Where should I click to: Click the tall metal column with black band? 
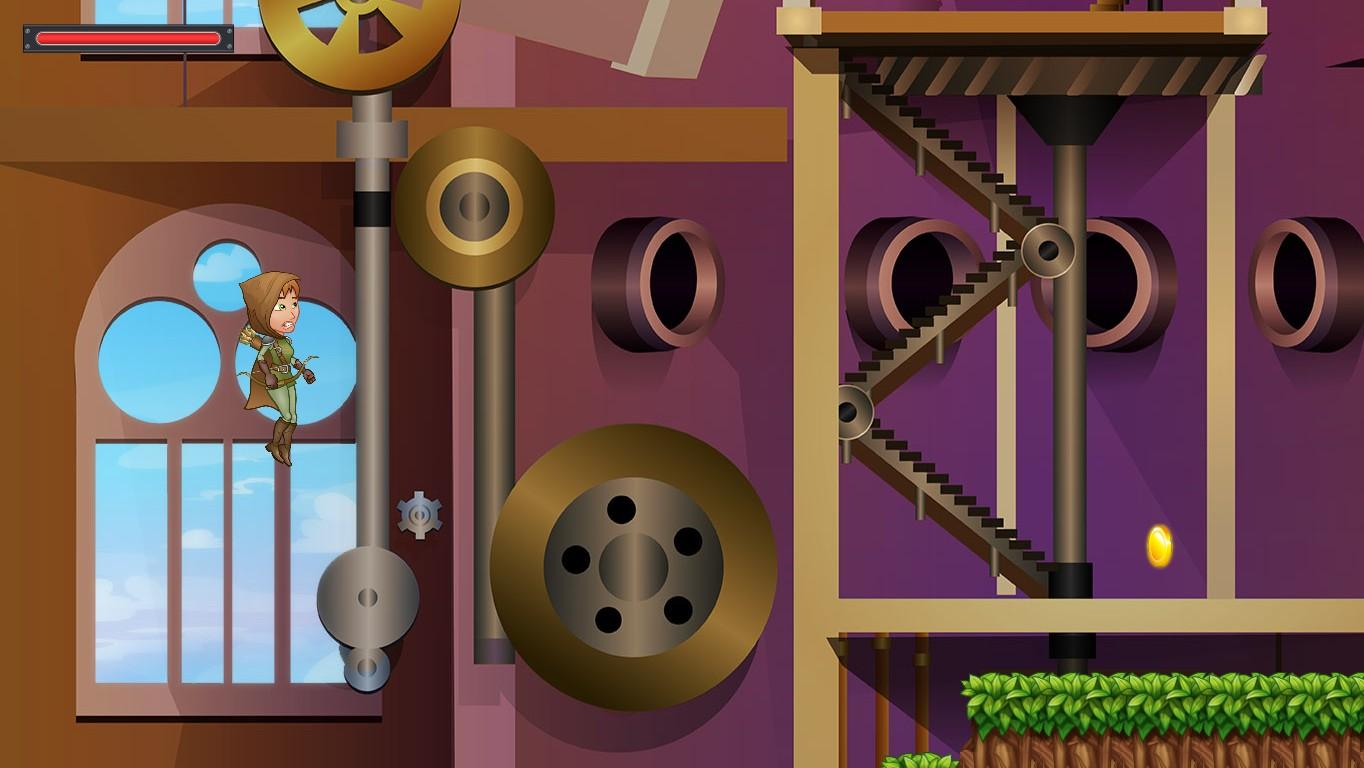[1070, 400]
